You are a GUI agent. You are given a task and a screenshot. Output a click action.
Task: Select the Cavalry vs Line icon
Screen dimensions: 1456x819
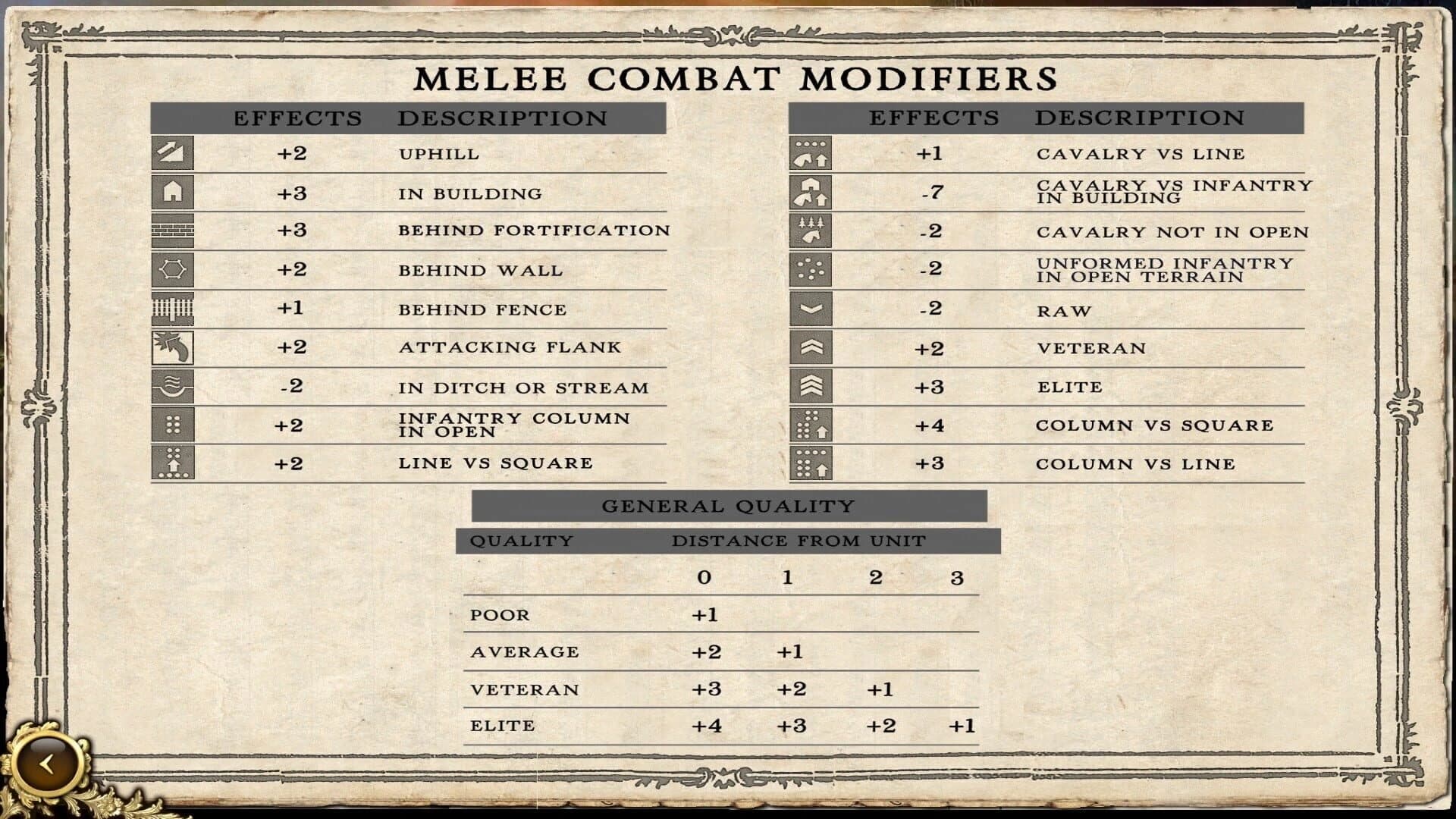[810, 154]
